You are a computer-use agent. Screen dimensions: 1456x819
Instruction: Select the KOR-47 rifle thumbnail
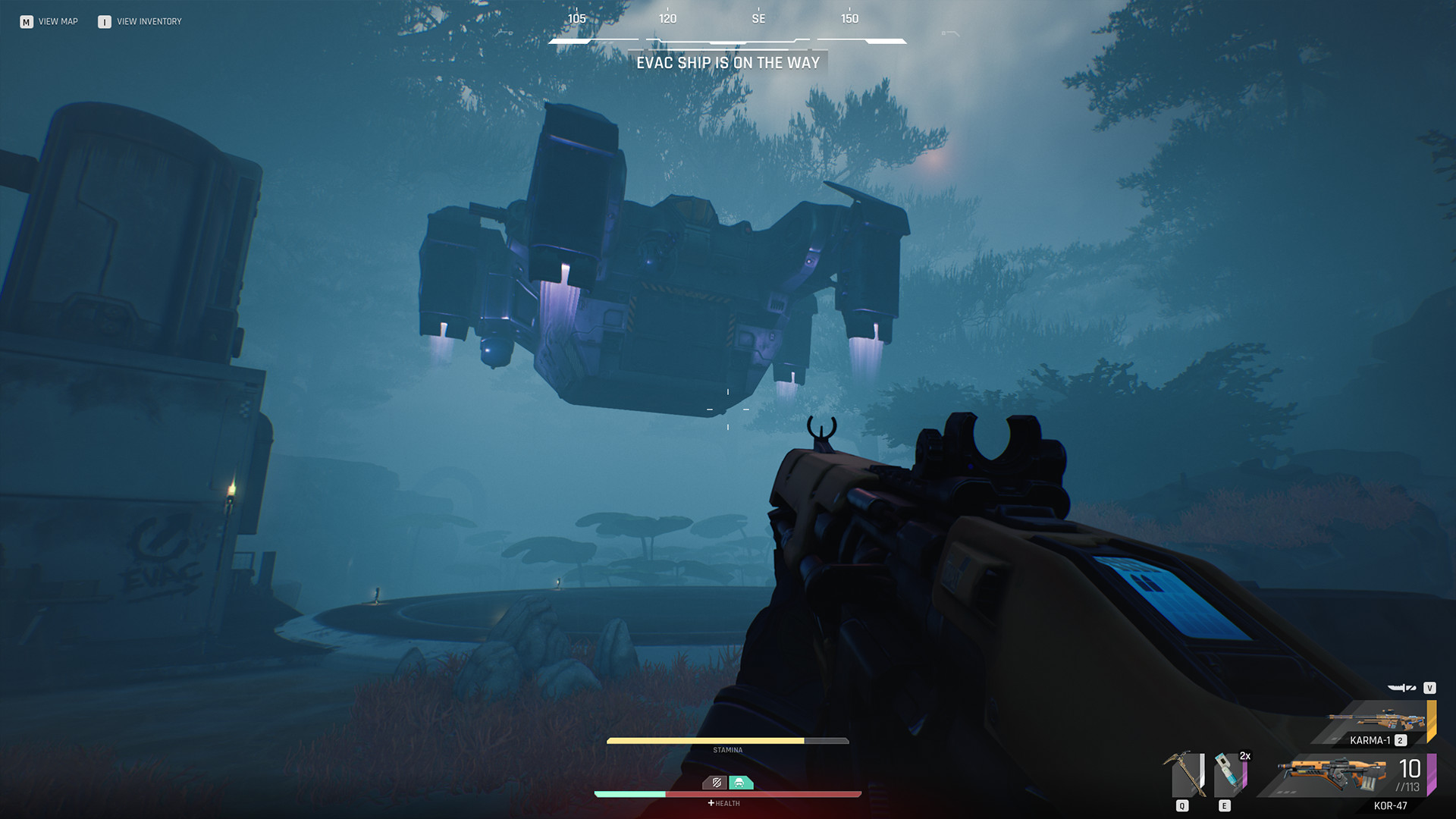1335,775
